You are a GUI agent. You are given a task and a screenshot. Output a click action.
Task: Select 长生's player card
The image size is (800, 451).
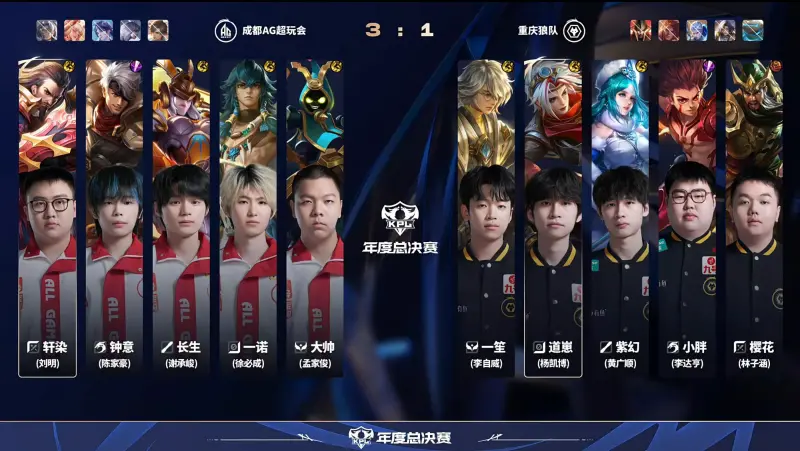click(x=181, y=218)
